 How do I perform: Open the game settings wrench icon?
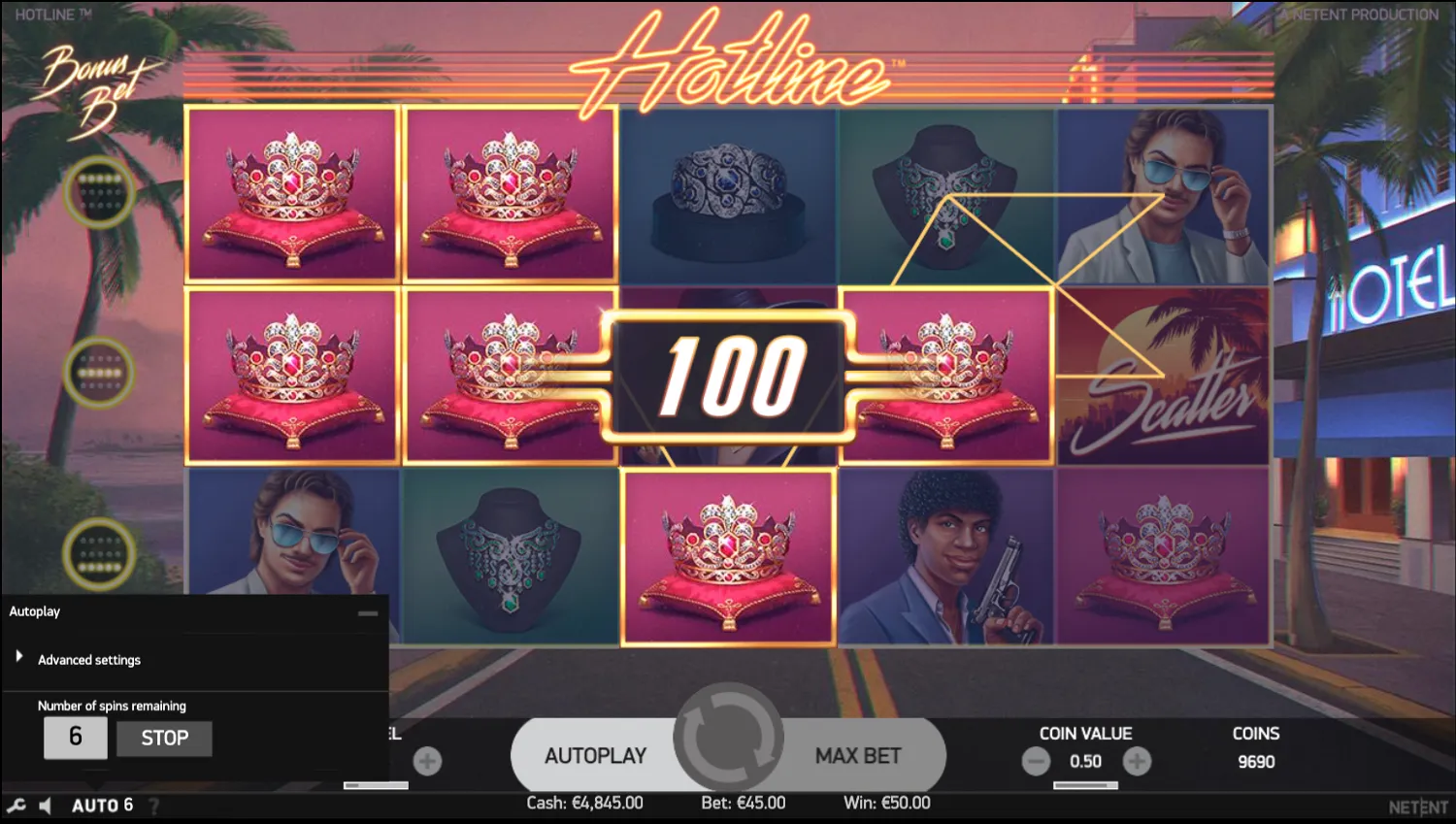(x=16, y=805)
